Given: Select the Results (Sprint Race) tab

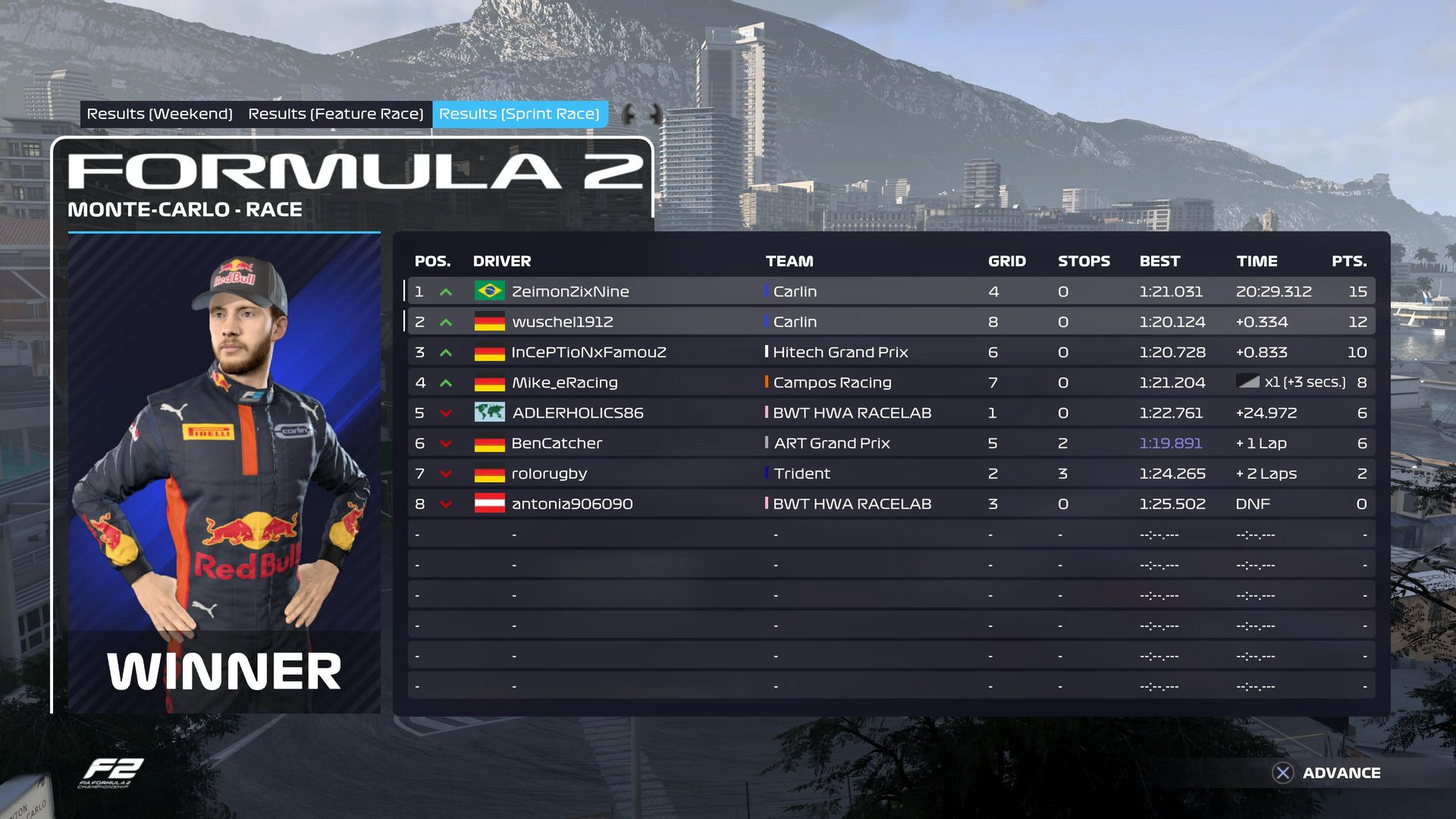Looking at the screenshot, I should [x=519, y=114].
